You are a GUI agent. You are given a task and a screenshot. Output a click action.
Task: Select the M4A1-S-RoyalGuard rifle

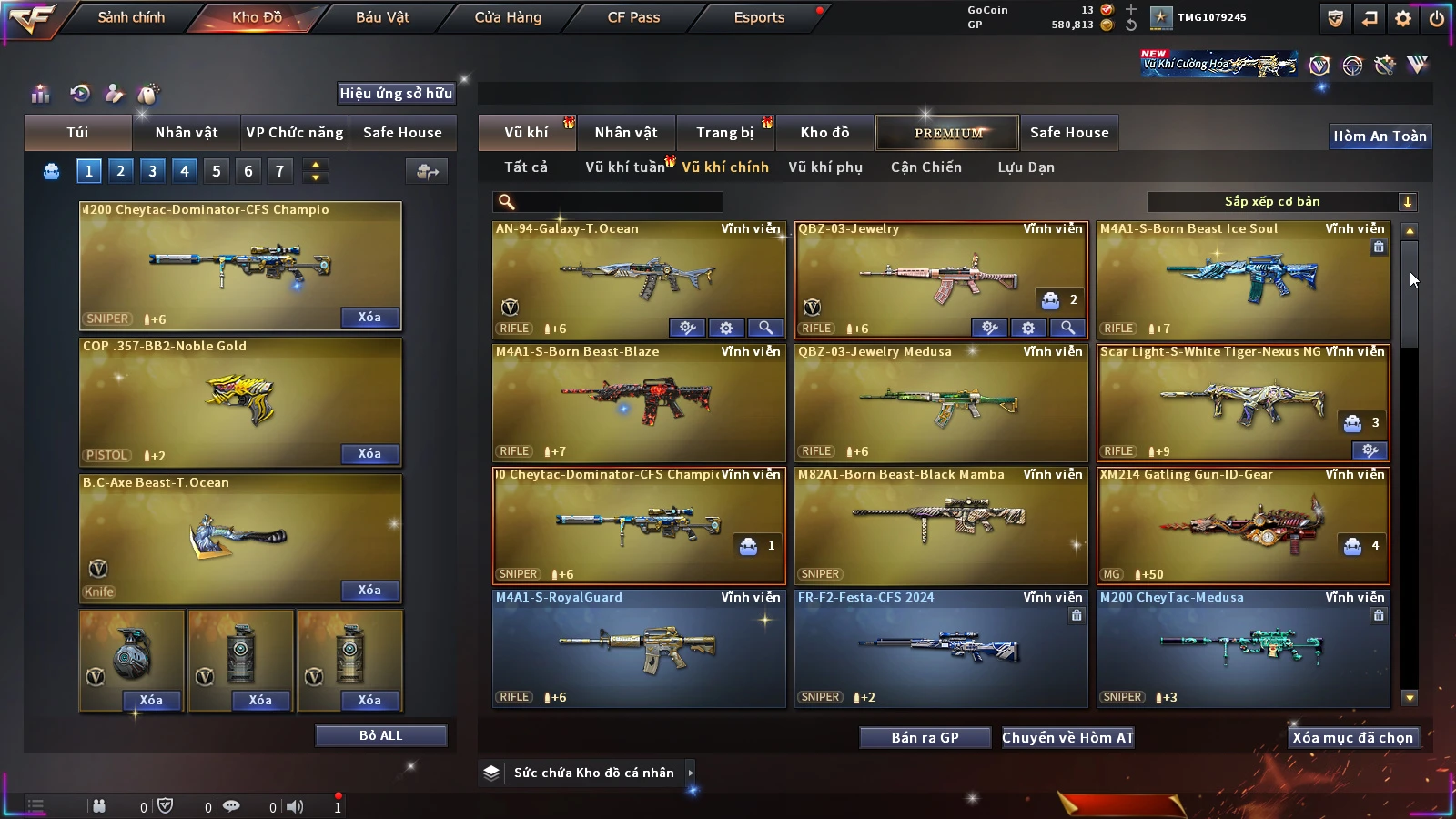point(638,647)
